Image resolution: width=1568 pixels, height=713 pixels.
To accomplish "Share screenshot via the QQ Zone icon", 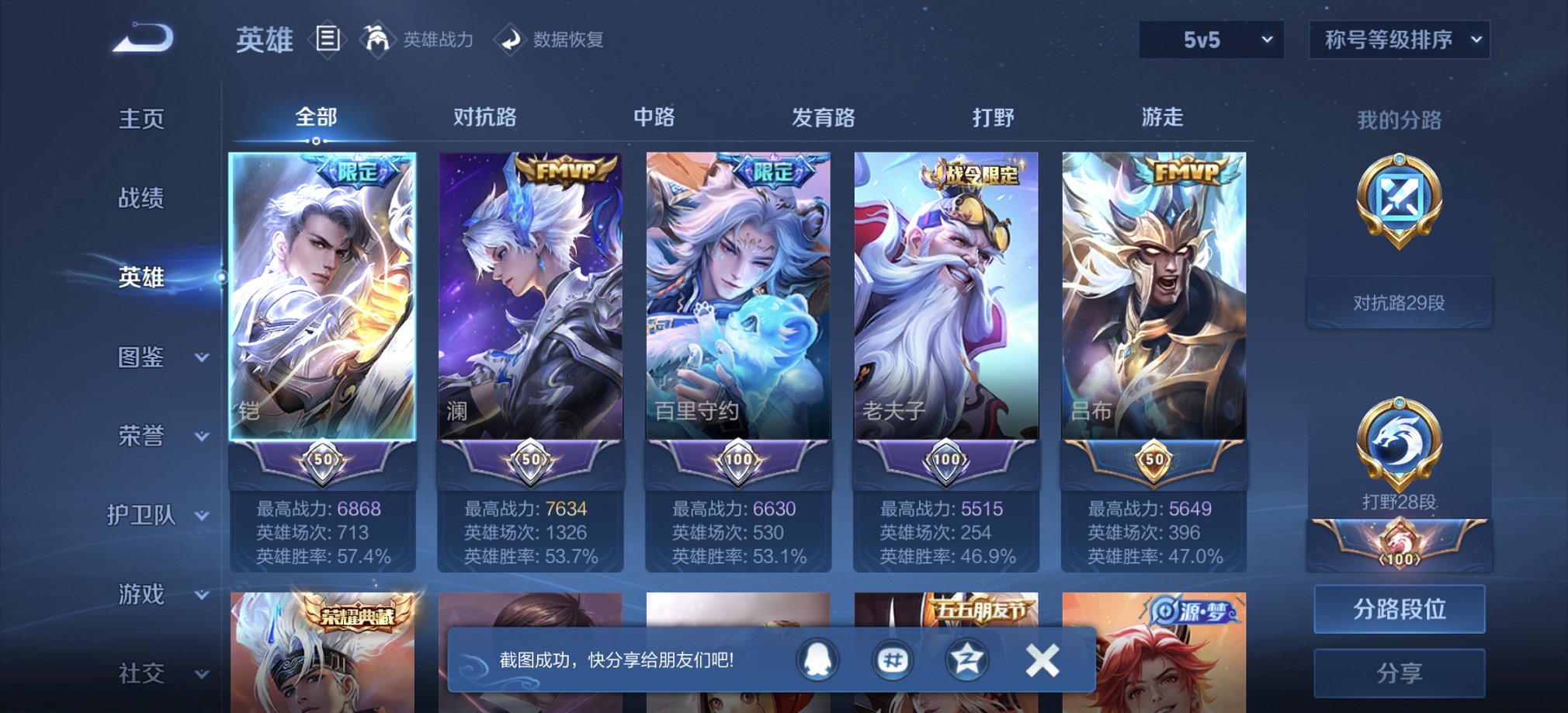I will click(965, 660).
